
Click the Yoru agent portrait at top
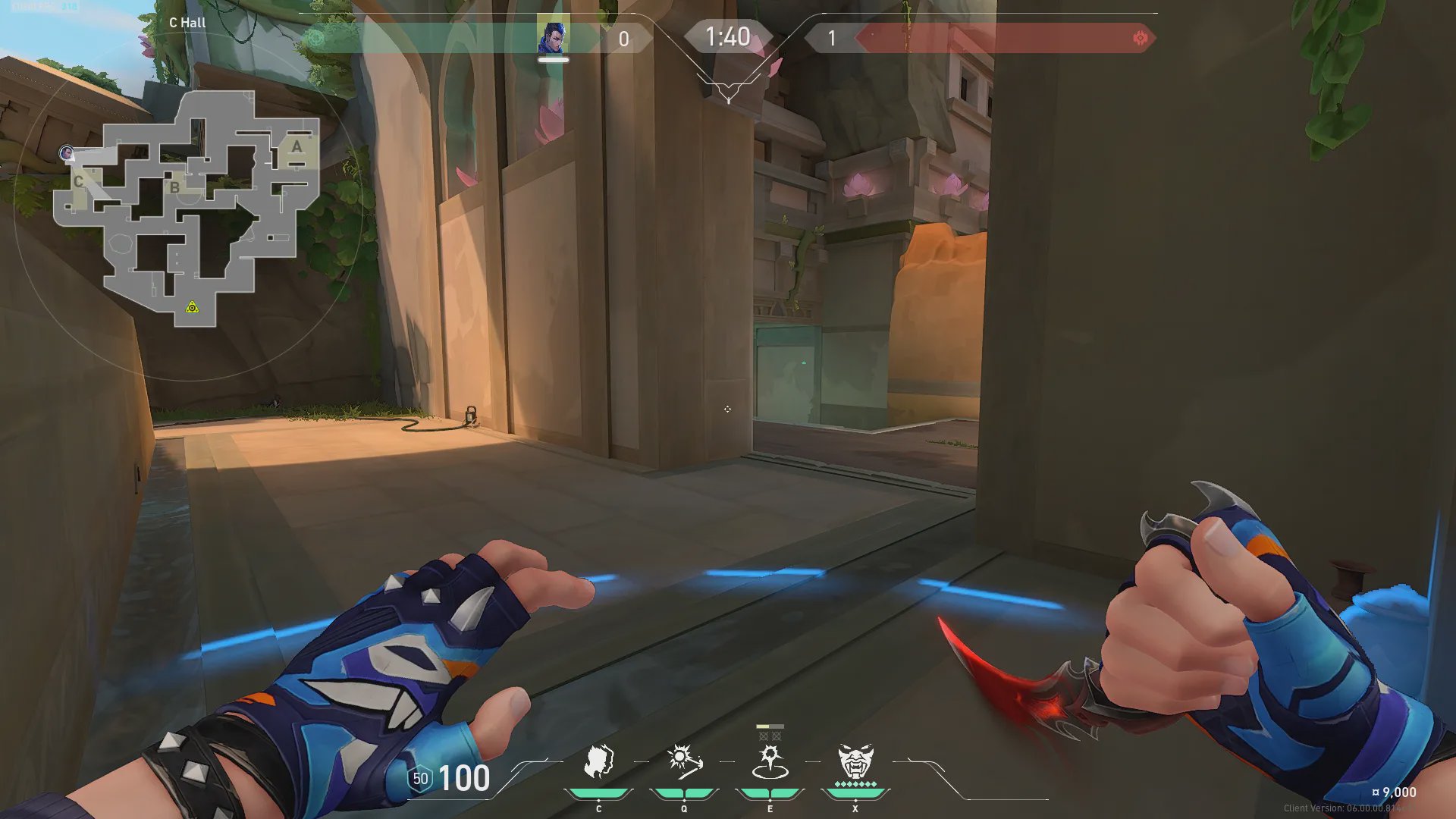click(x=553, y=37)
